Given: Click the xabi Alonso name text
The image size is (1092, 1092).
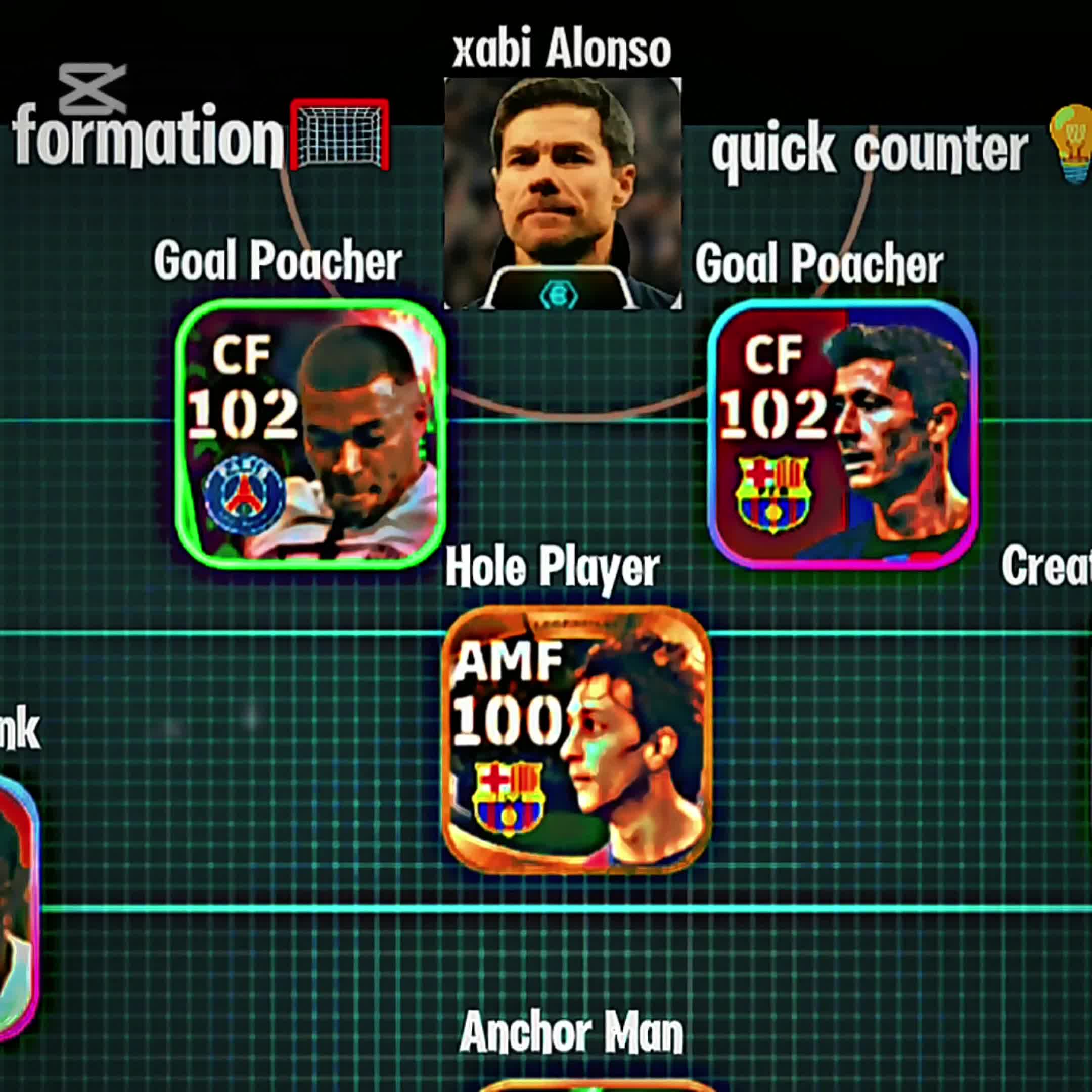Looking at the screenshot, I should tap(562, 50).
